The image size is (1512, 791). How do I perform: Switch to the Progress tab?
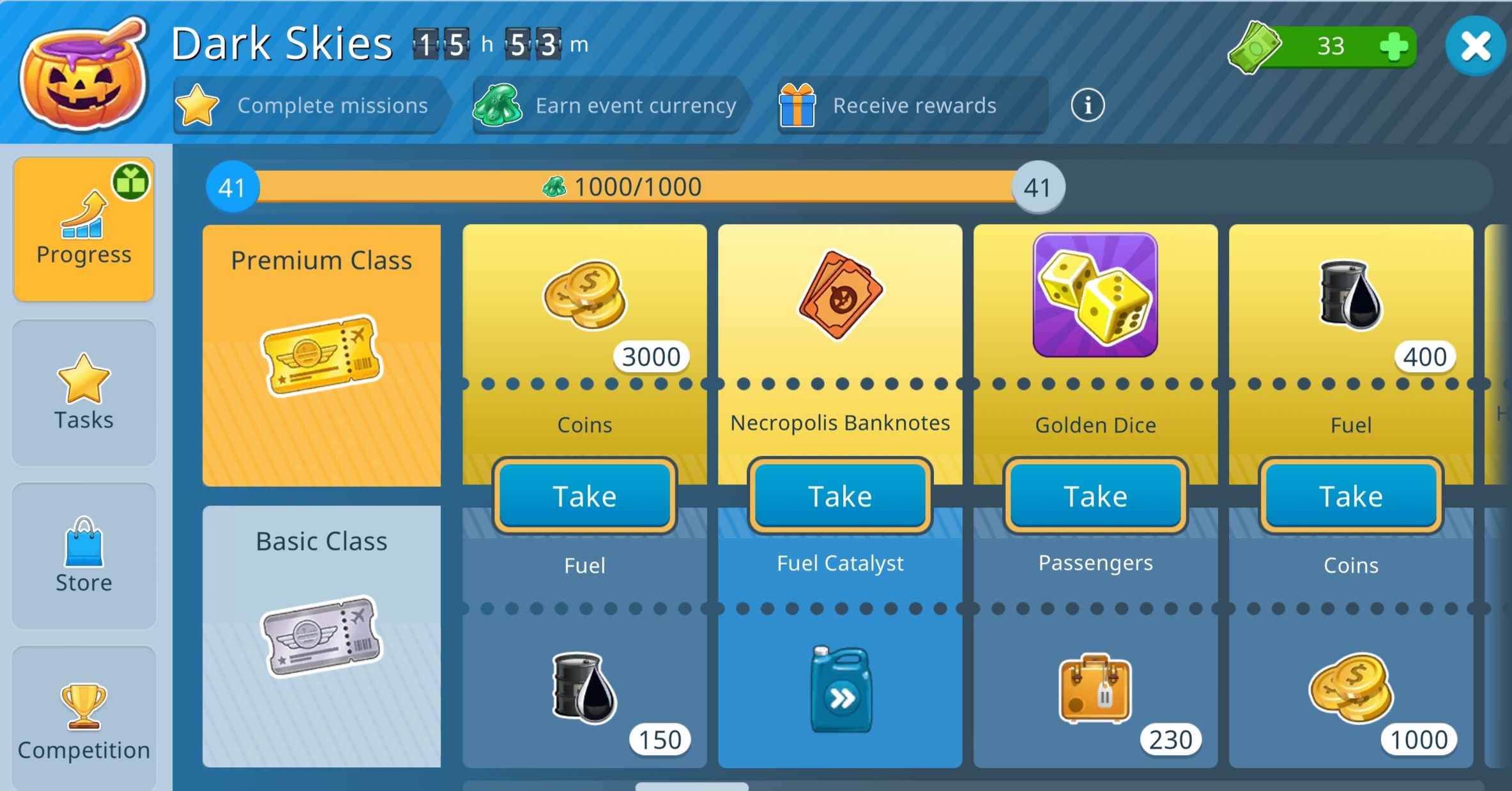pyautogui.click(x=84, y=229)
